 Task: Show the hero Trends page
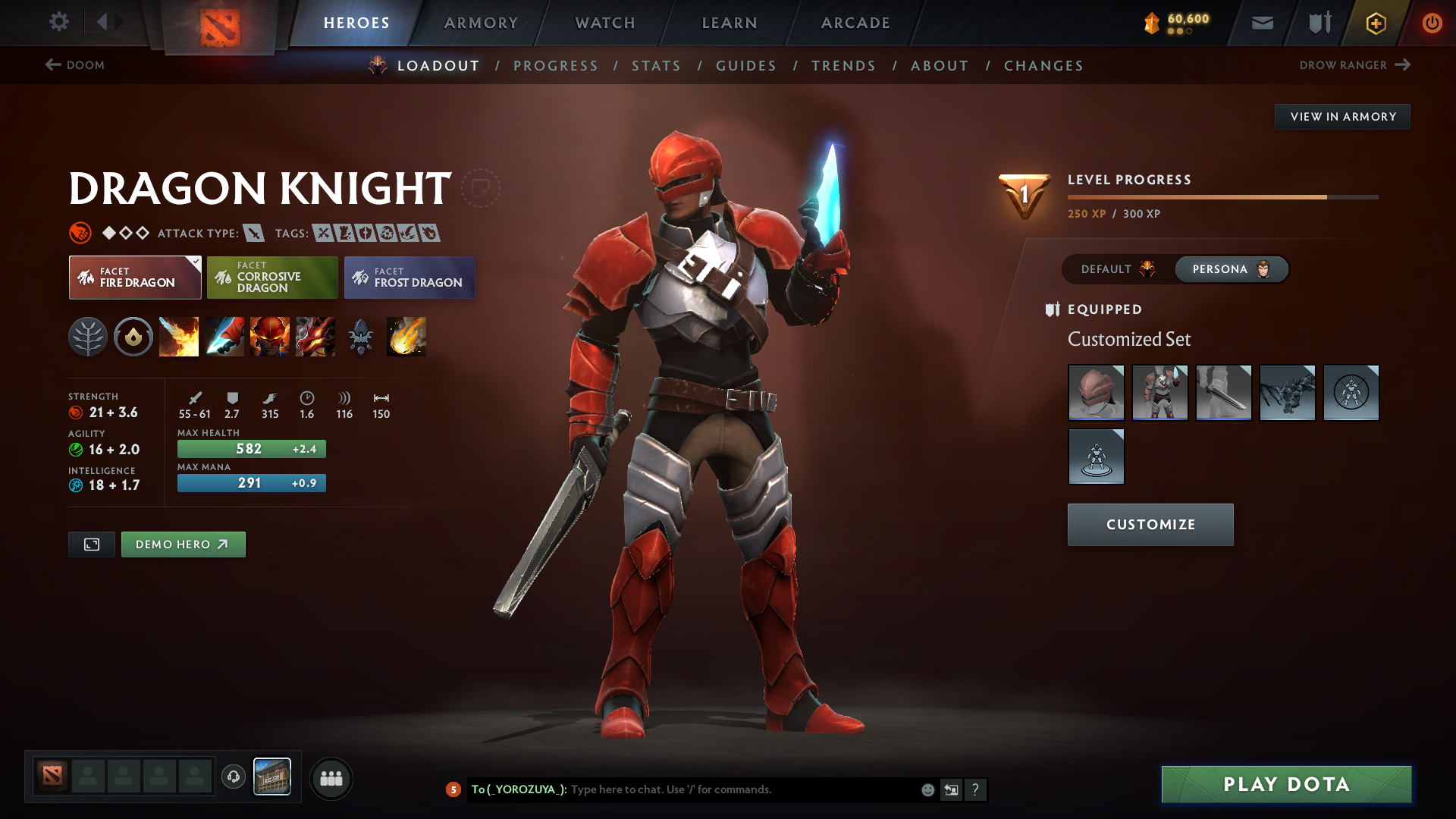click(x=843, y=66)
